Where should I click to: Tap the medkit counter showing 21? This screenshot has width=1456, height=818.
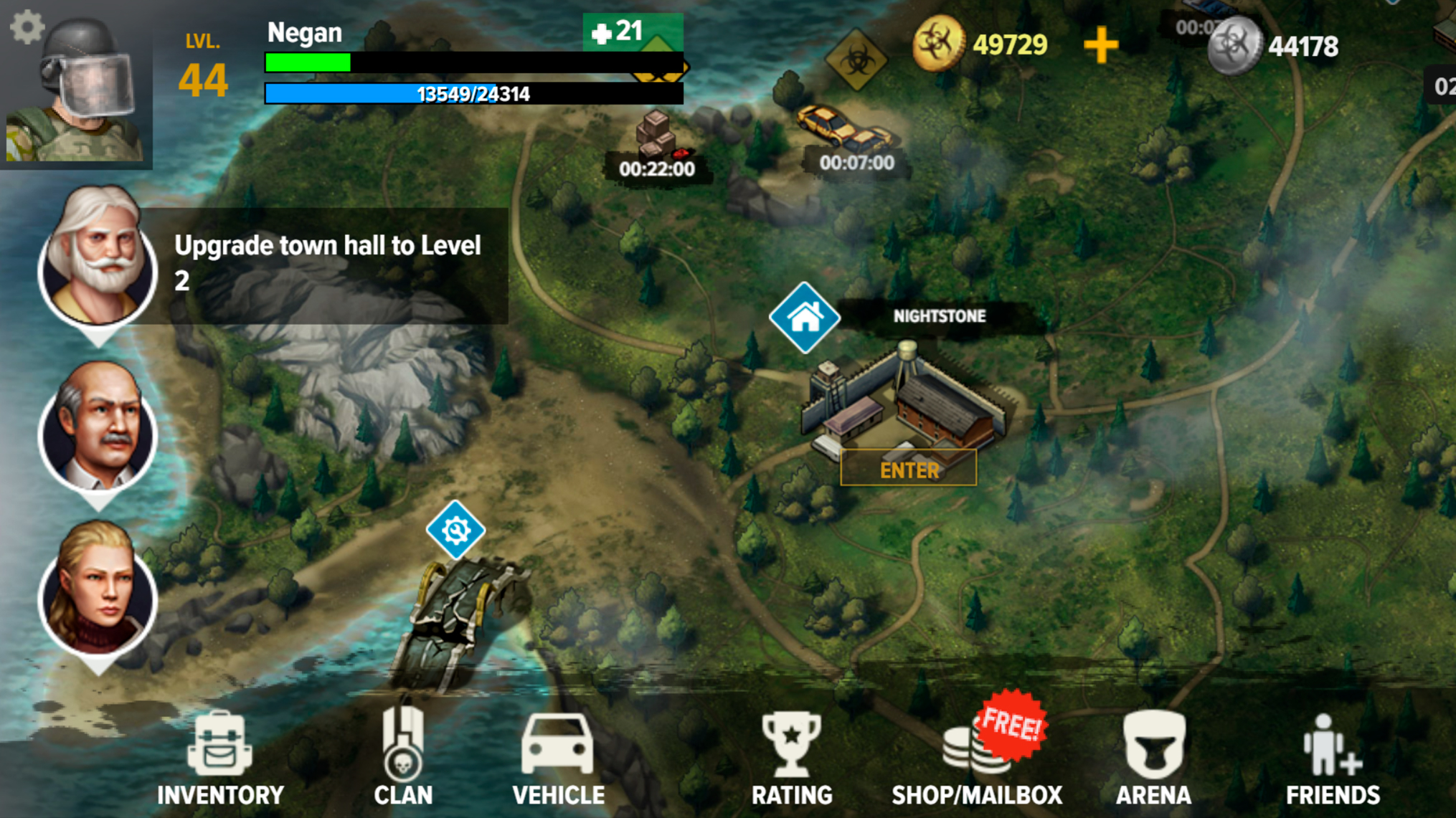coord(618,32)
